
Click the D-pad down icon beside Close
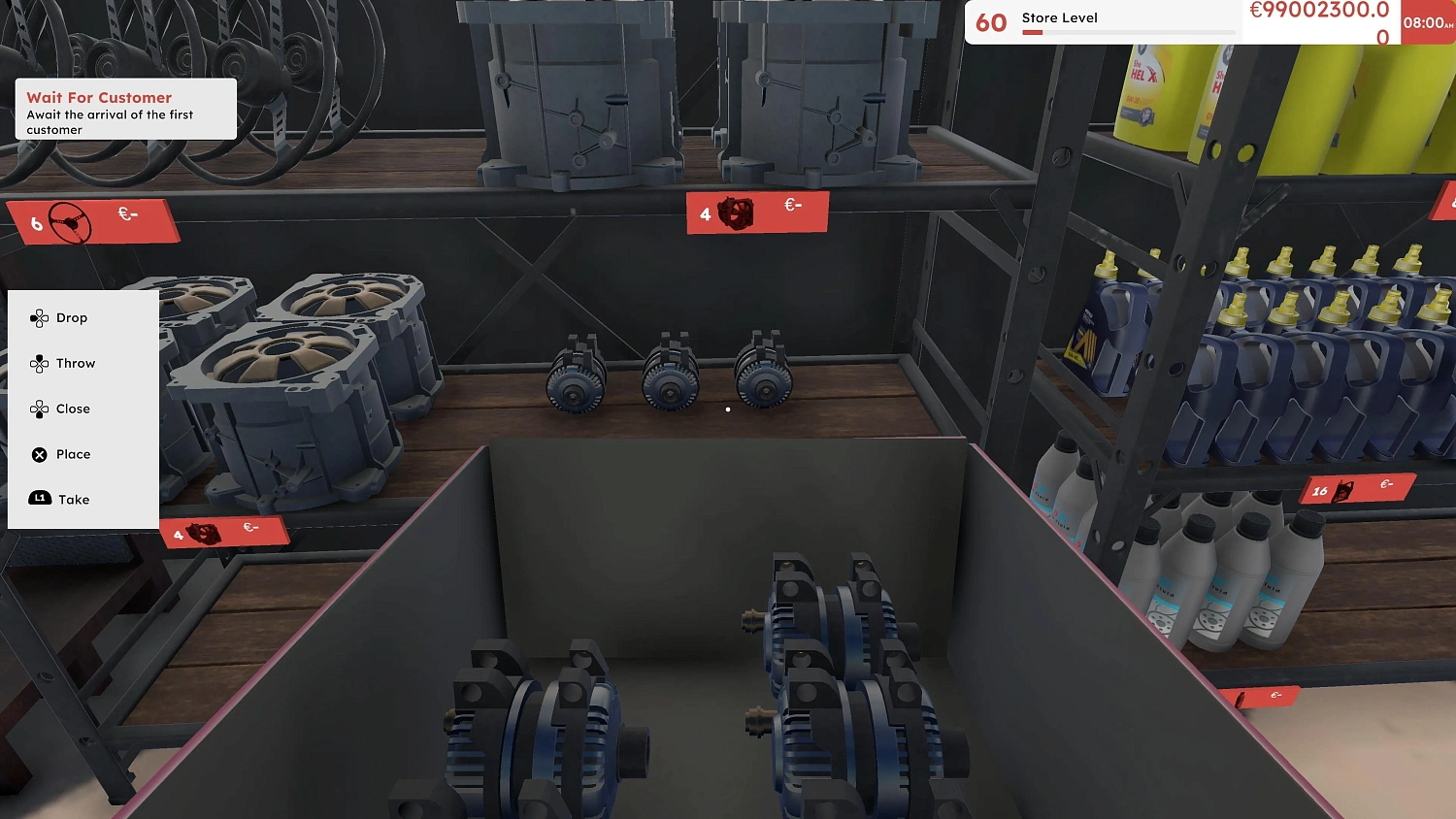[40, 409]
